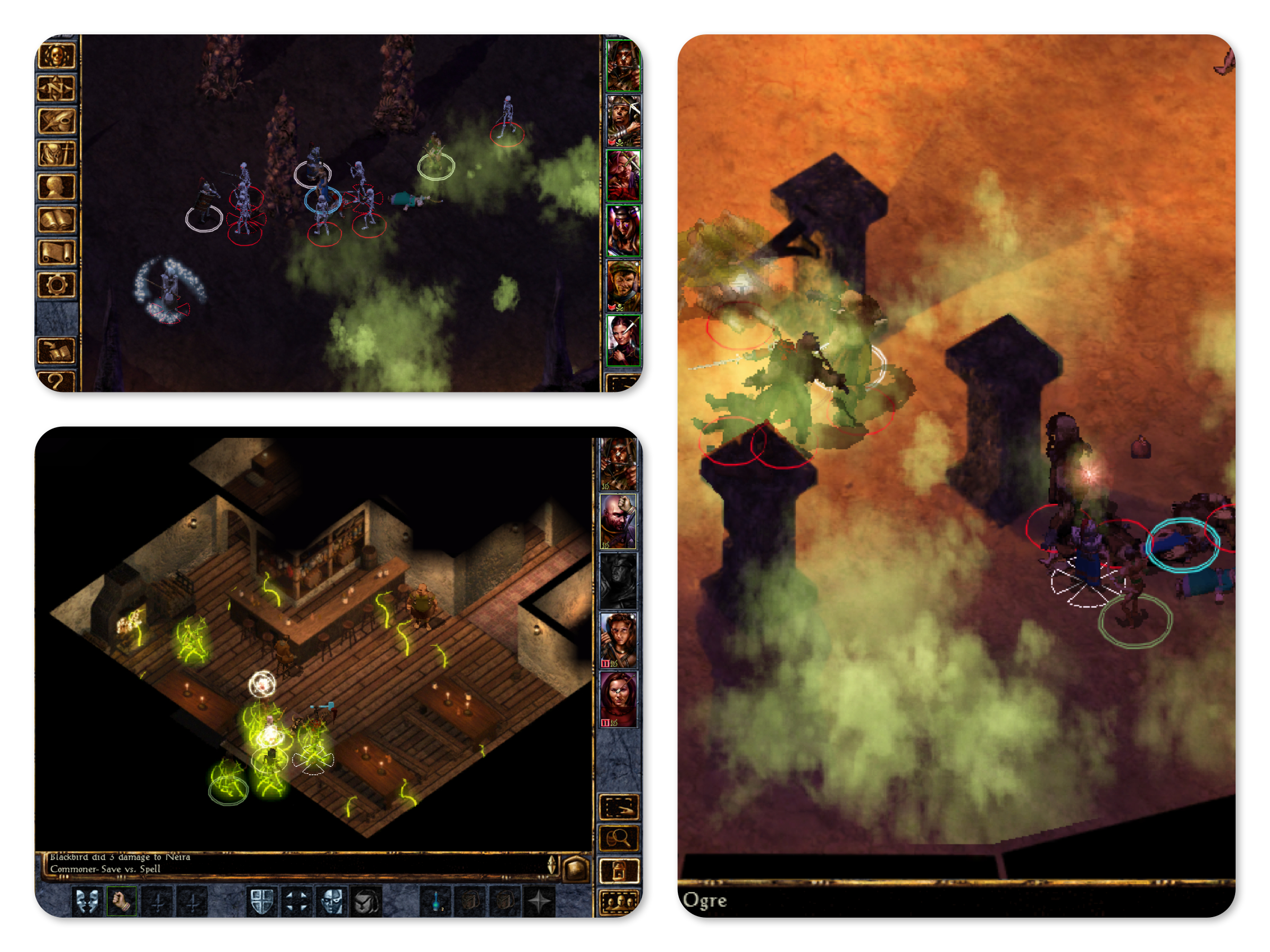Open the character record bust button

tap(56, 187)
